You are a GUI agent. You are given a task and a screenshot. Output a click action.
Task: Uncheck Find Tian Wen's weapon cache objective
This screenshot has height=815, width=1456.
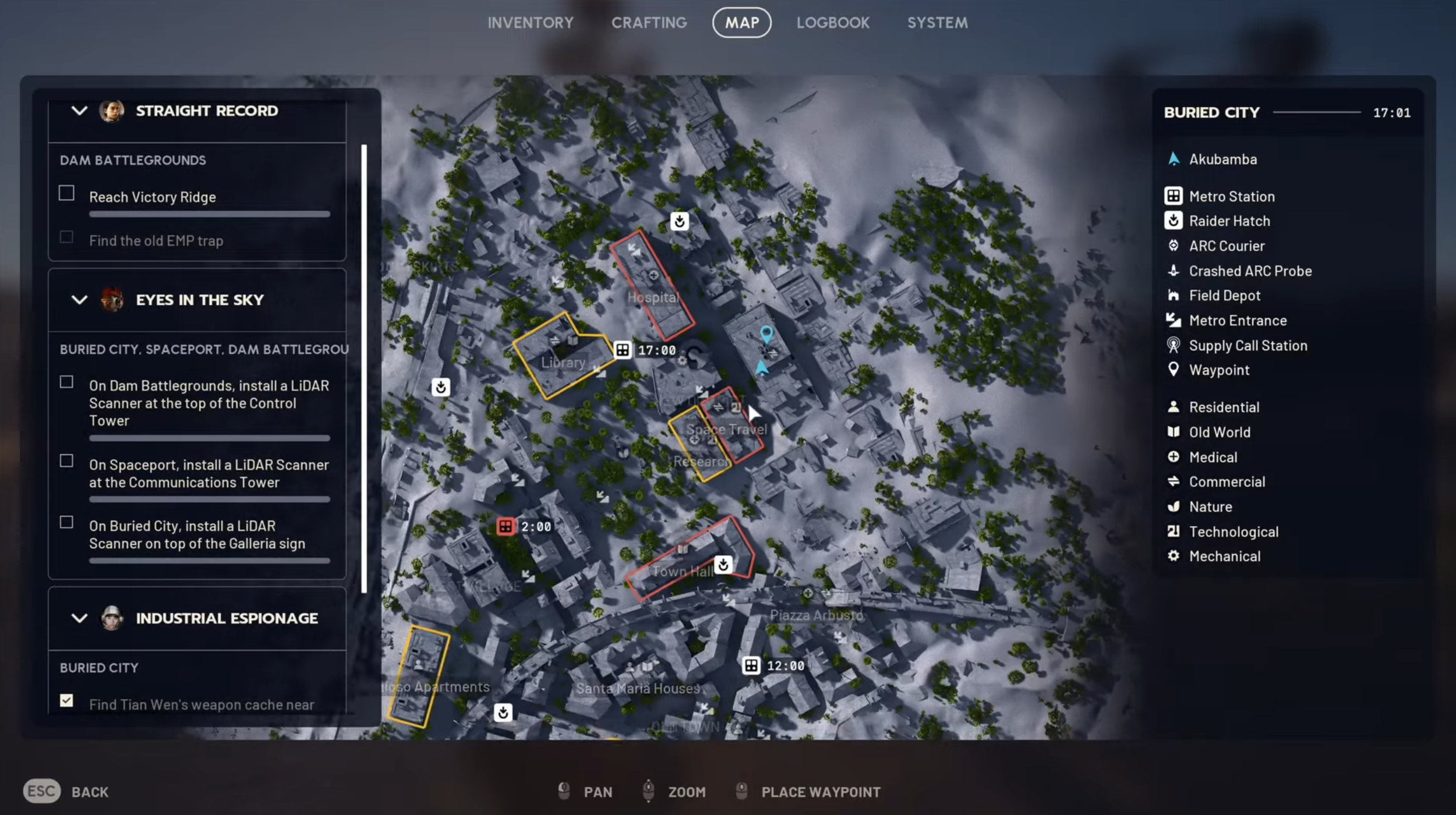pyautogui.click(x=66, y=701)
